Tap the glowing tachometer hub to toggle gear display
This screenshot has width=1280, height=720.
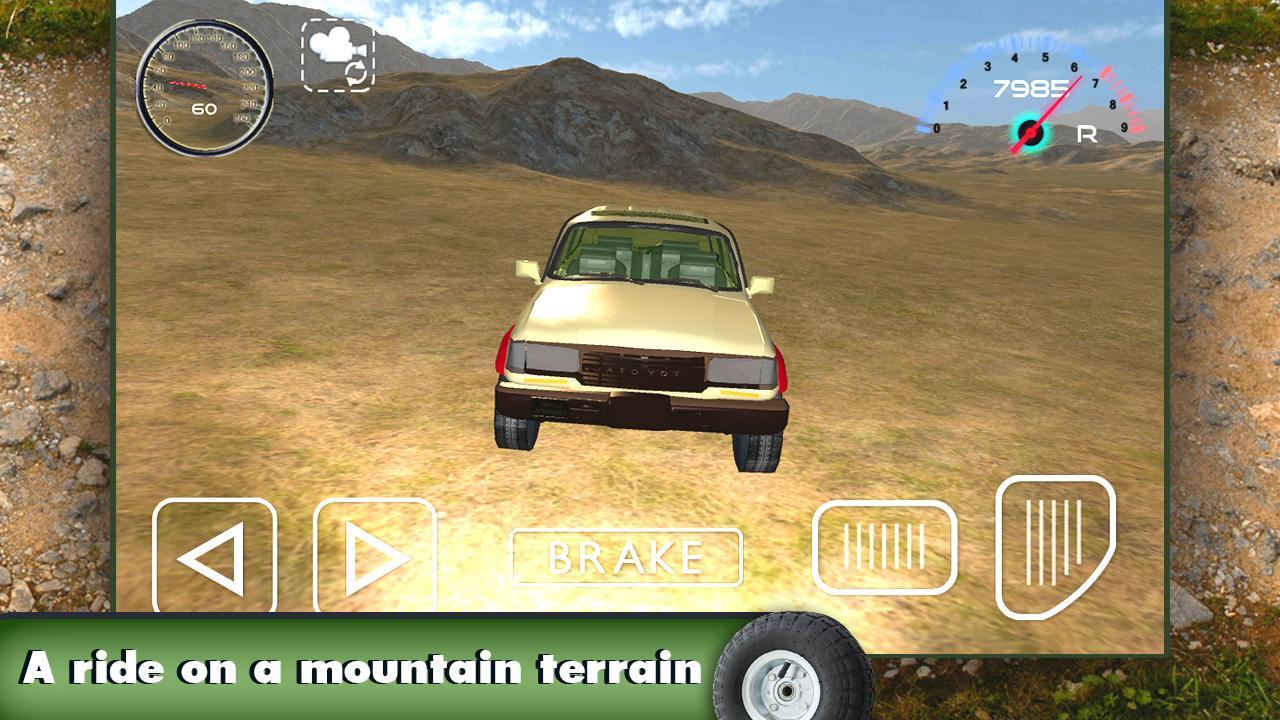(1028, 131)
